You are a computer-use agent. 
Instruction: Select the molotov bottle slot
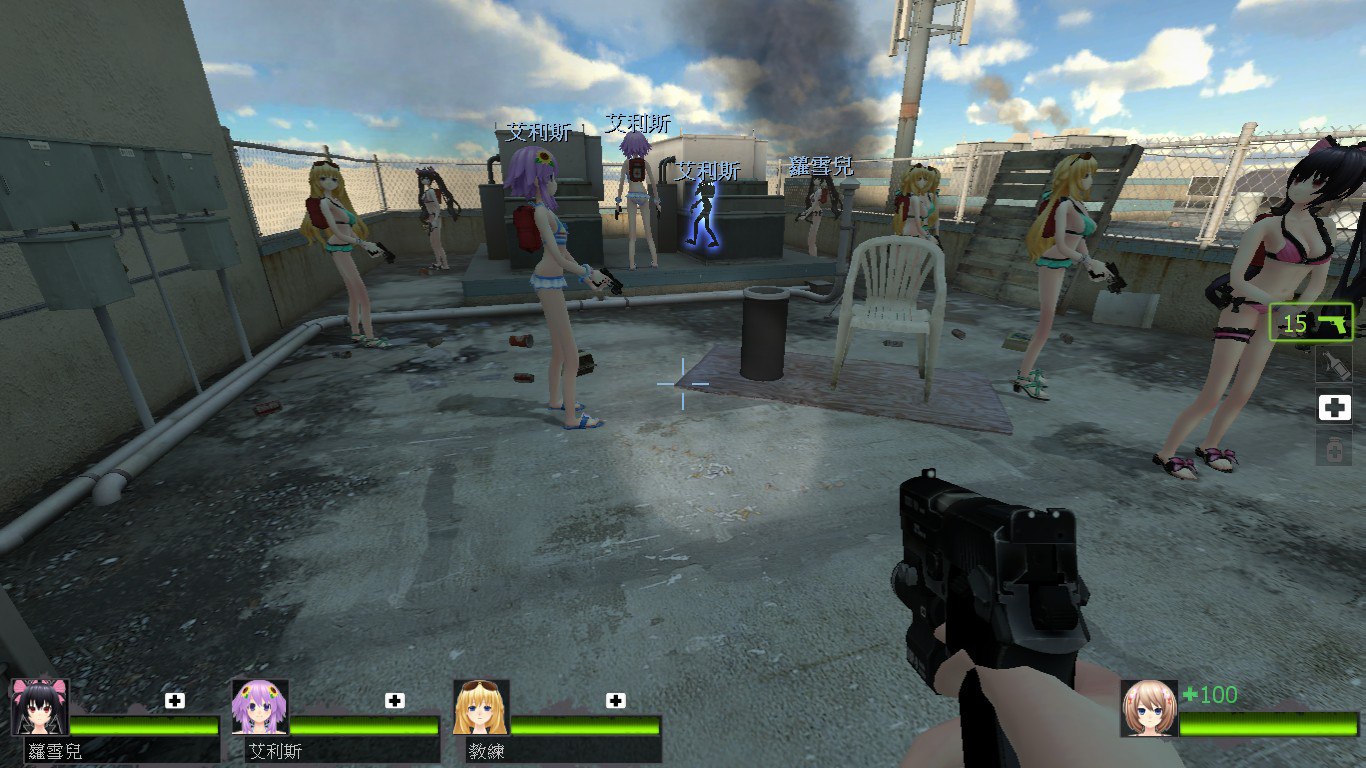[1333, 366]
